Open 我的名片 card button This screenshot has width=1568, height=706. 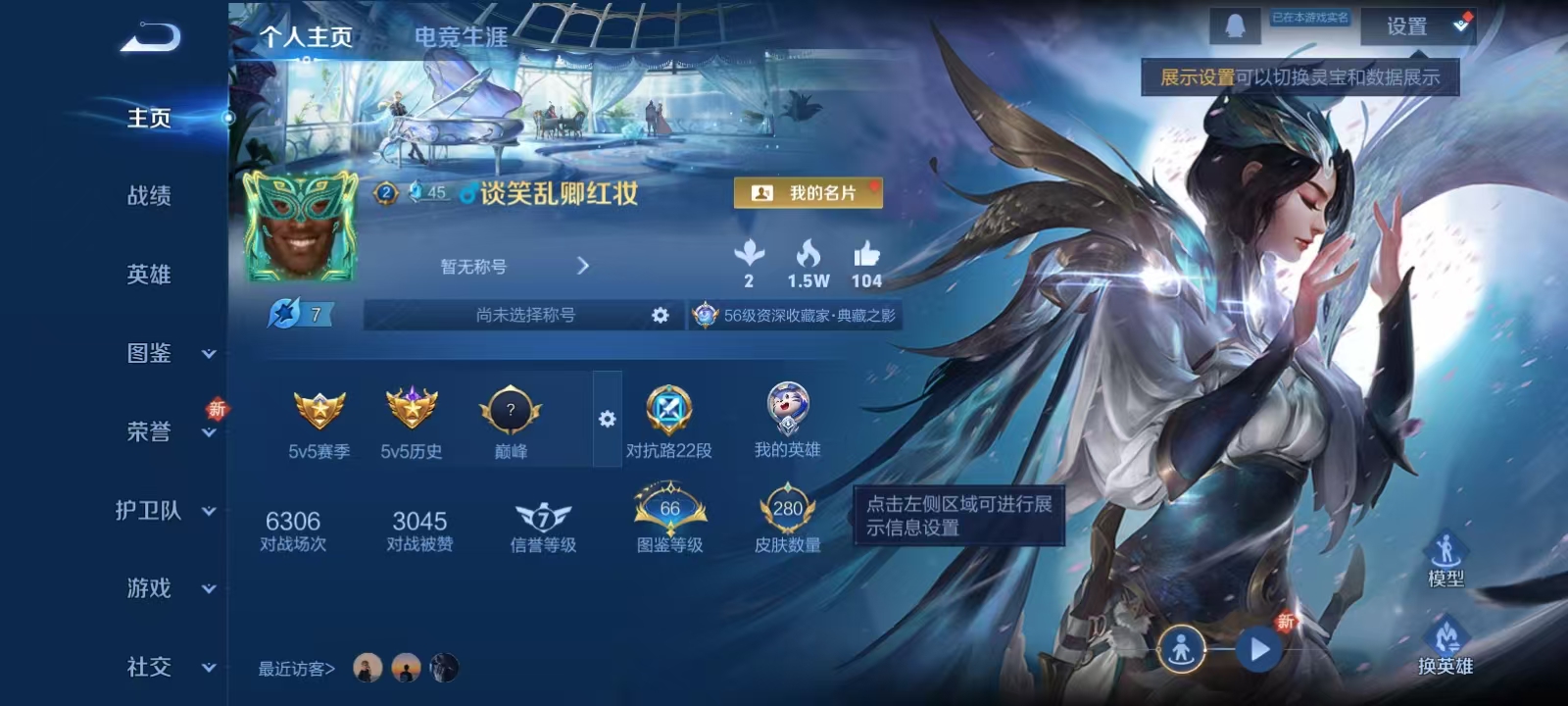(x=809, y=193)
